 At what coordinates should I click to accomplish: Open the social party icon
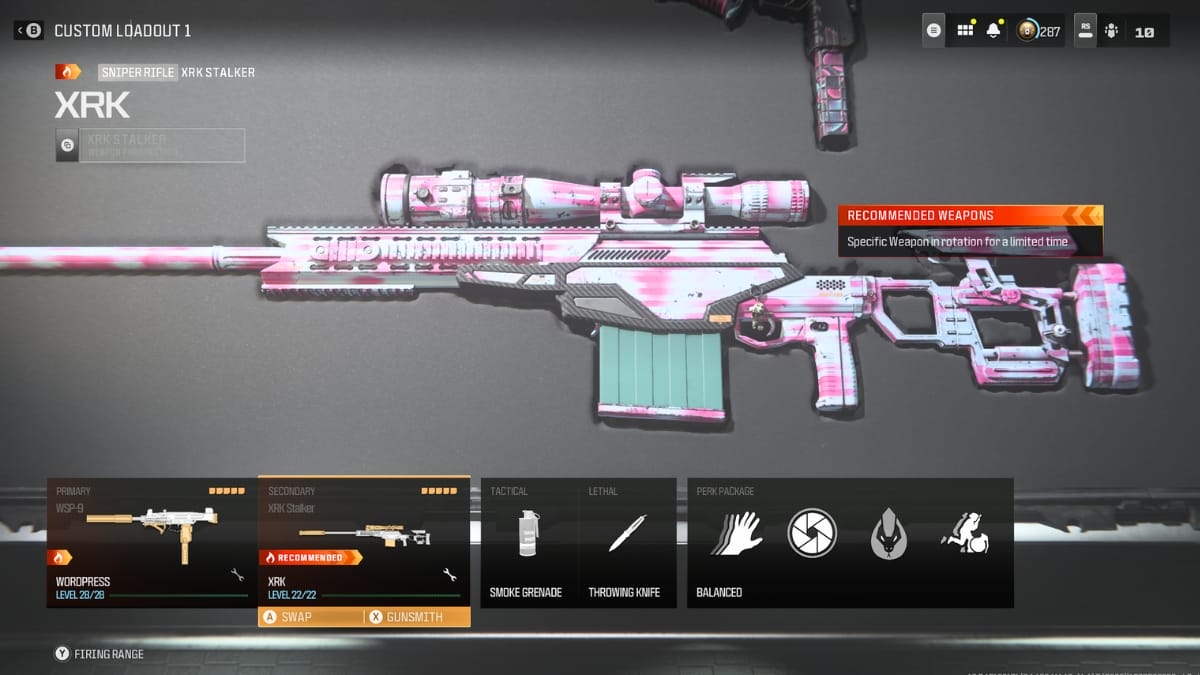[1111, 31]
